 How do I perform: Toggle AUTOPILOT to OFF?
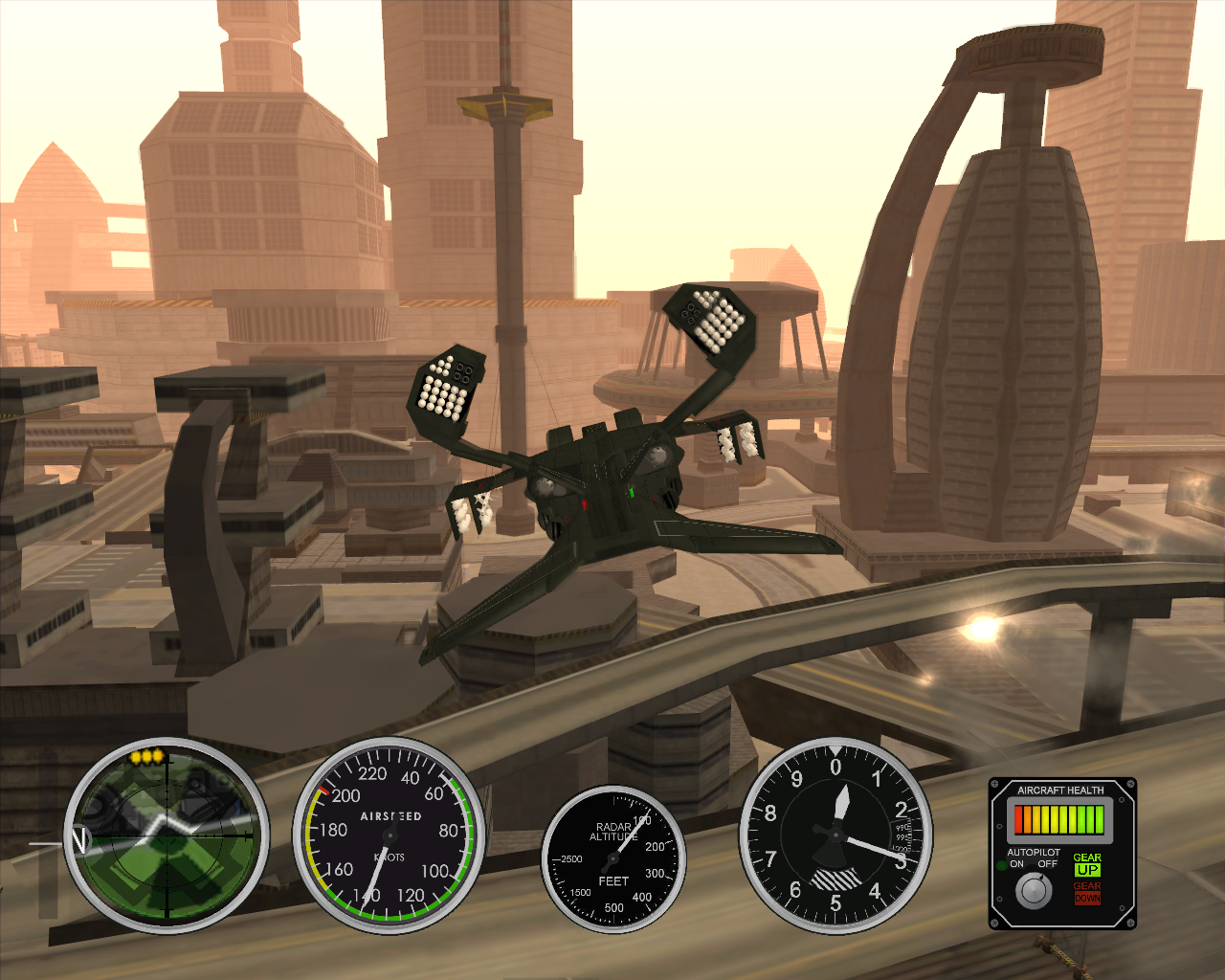[x=1048, y=864]
